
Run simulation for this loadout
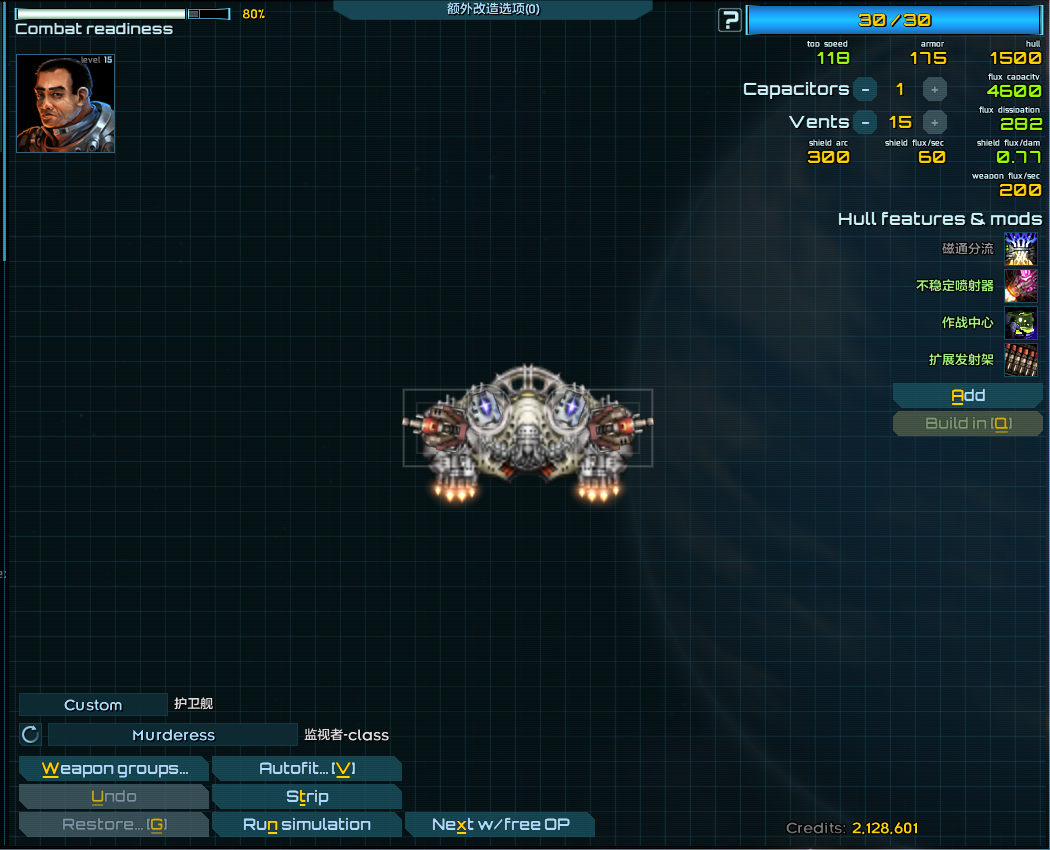pos(307,825)
